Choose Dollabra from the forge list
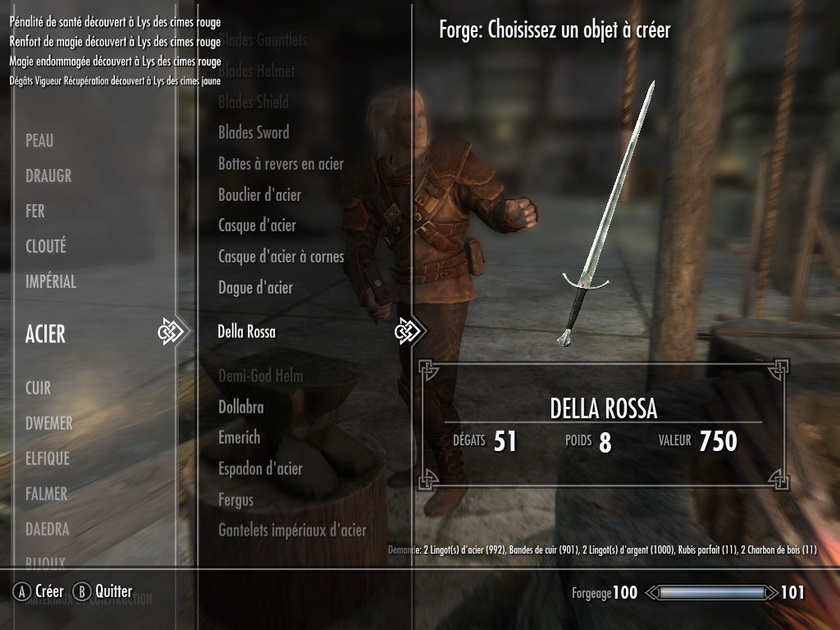Viewport: 840px width, 630px height. click(240, 407)
